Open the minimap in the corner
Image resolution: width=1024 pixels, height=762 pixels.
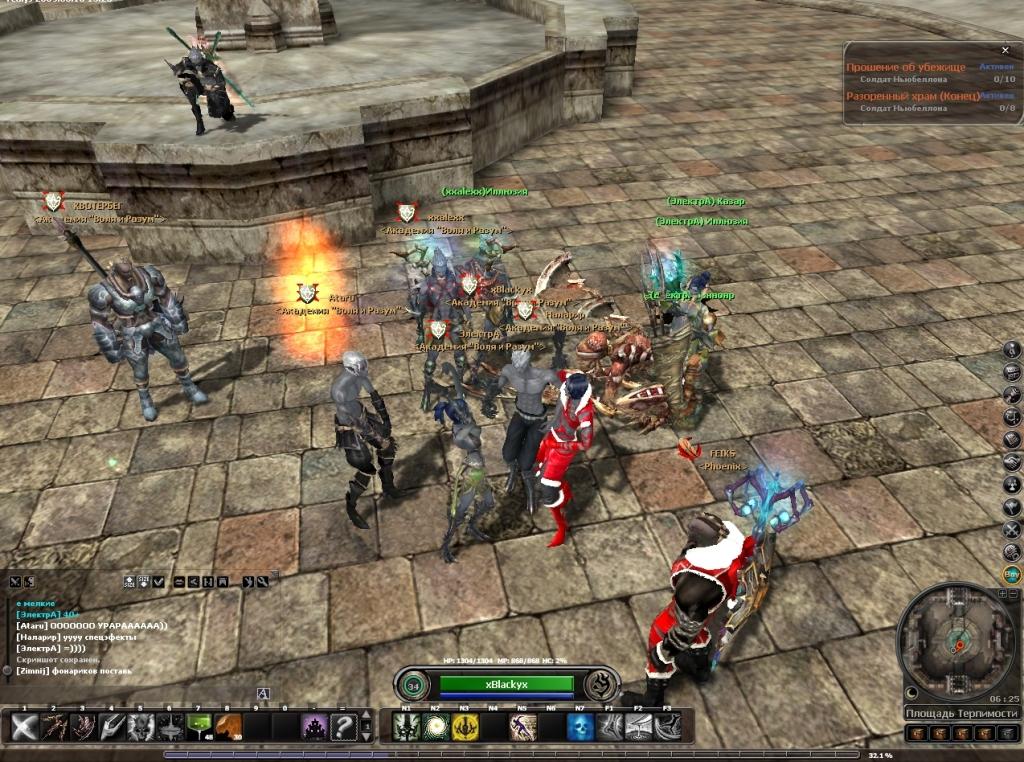957,642
